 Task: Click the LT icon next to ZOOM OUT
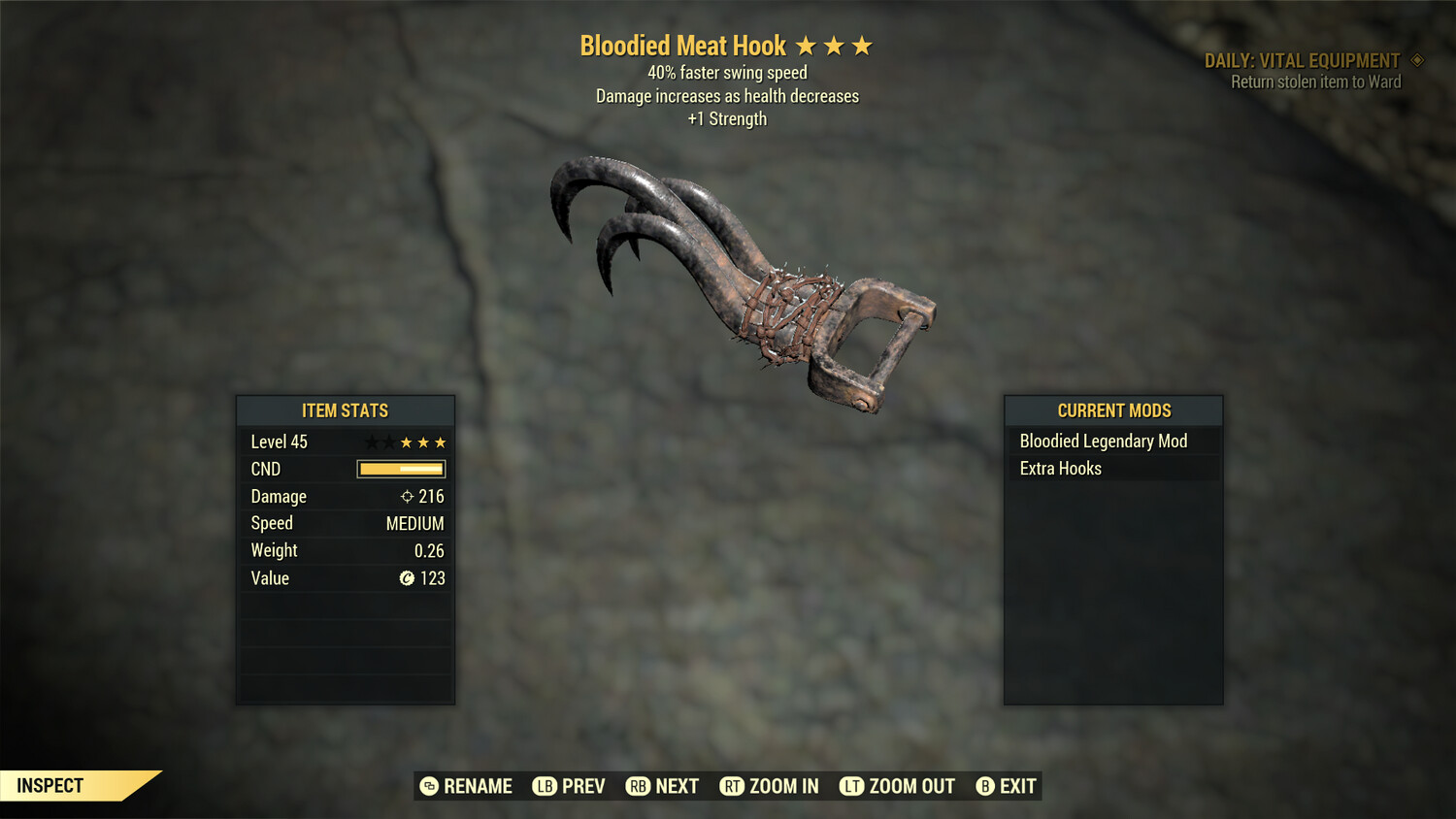(850, 786)
